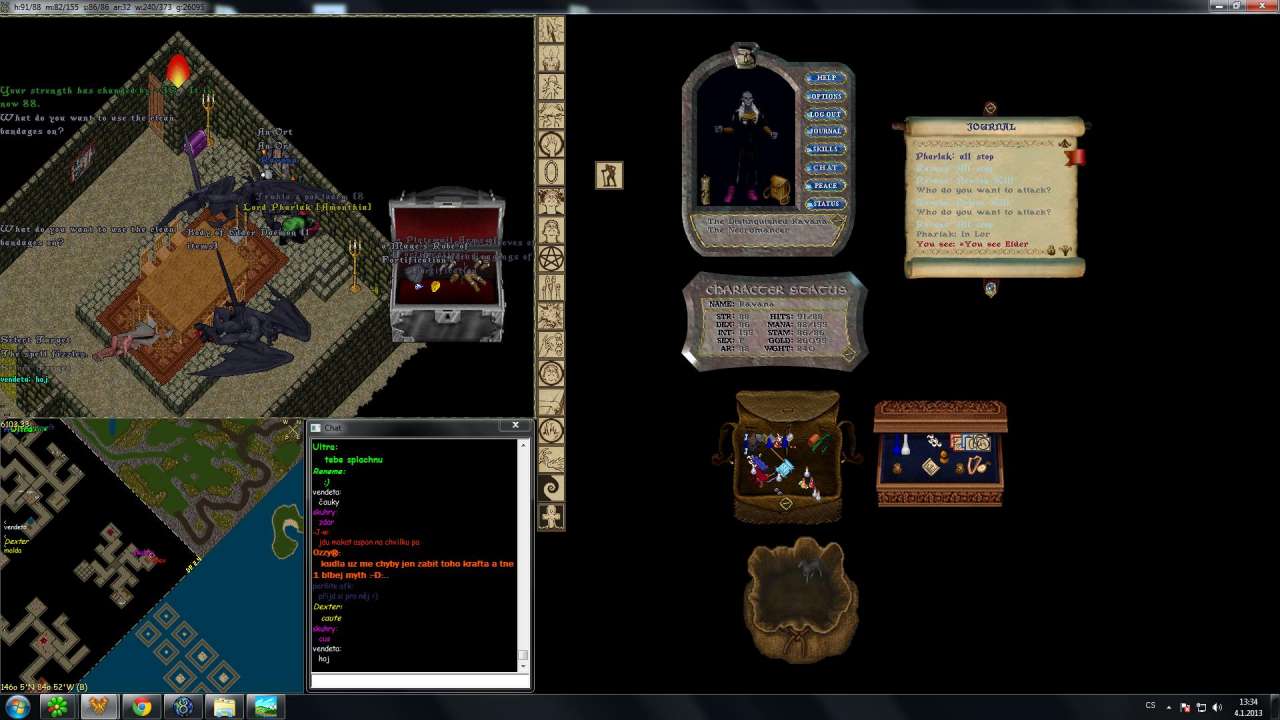
Task: Close the Chat window
Action: pos(515,426)
